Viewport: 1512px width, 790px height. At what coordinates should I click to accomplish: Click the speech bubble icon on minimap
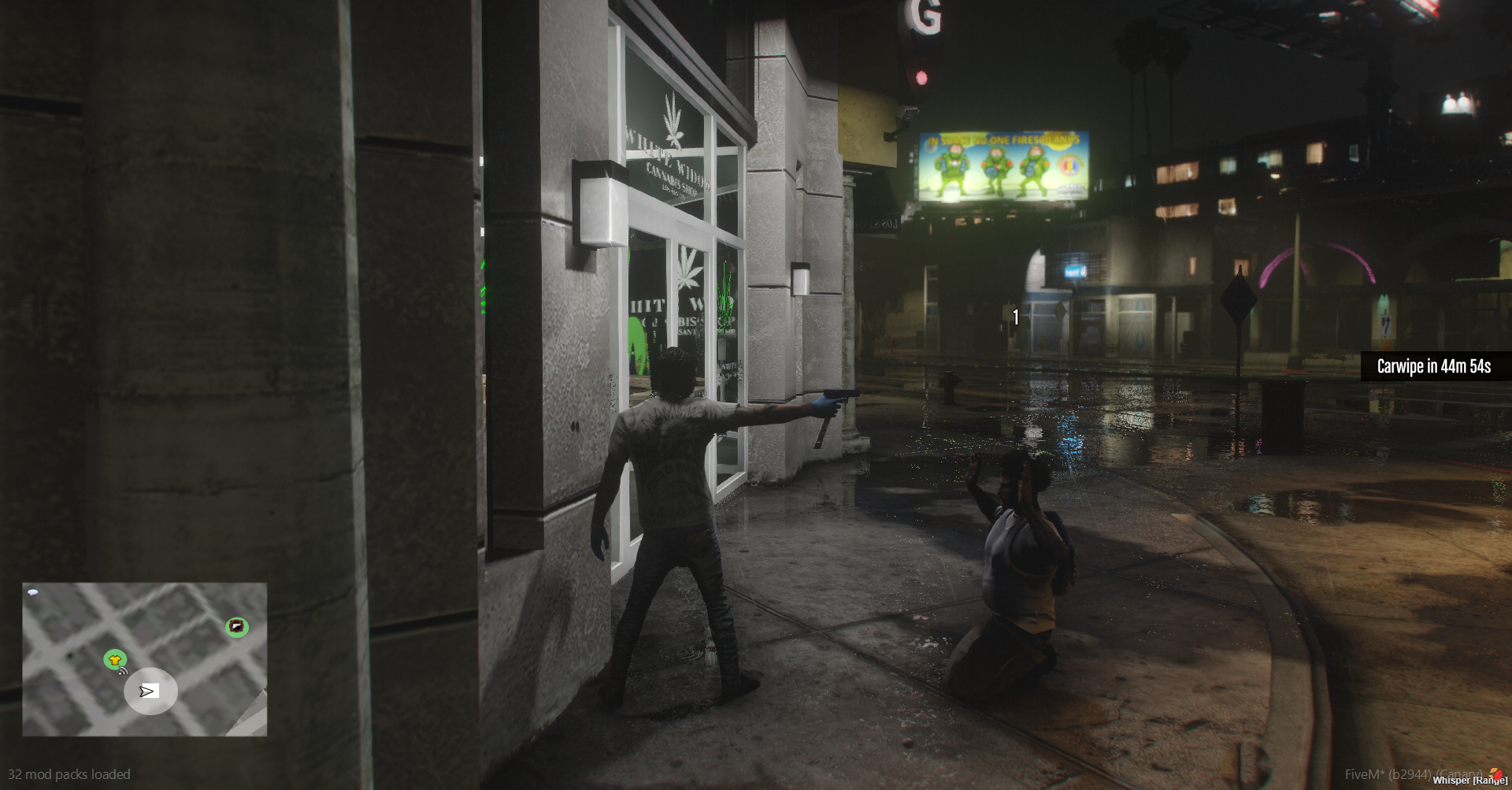32,592
